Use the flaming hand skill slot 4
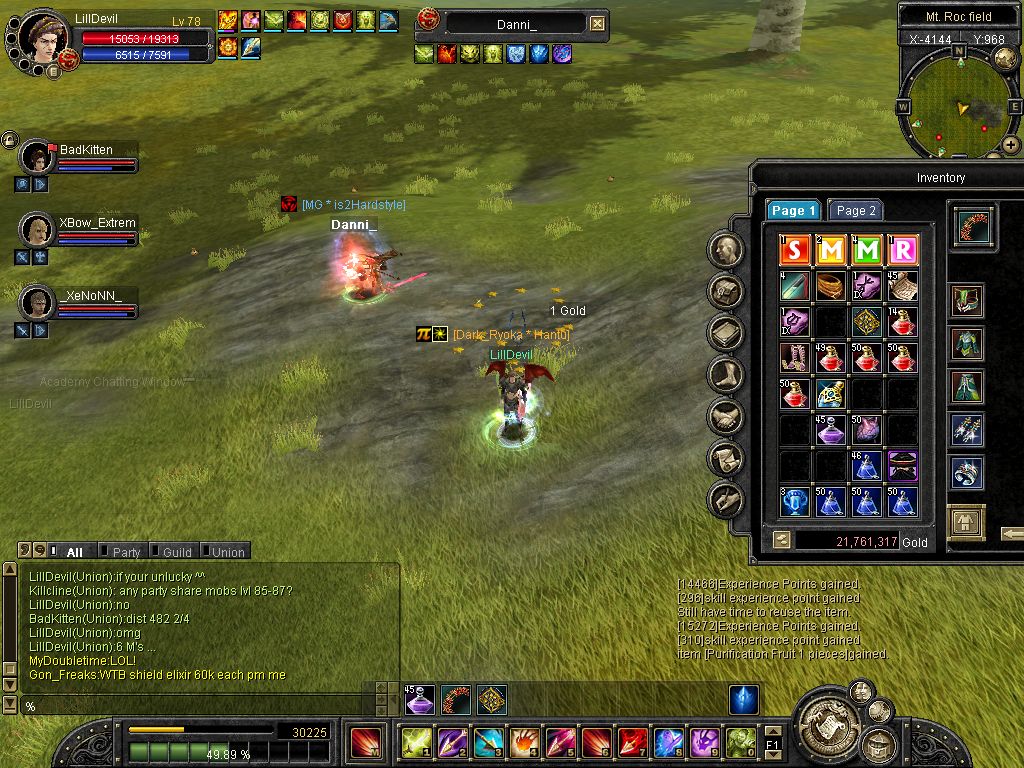 click(x=523, y=742)
